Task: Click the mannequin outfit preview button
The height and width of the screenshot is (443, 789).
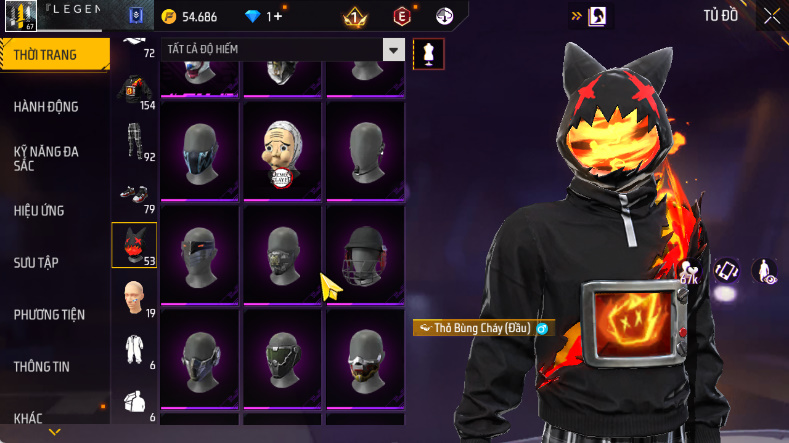Action: [429, 53]
